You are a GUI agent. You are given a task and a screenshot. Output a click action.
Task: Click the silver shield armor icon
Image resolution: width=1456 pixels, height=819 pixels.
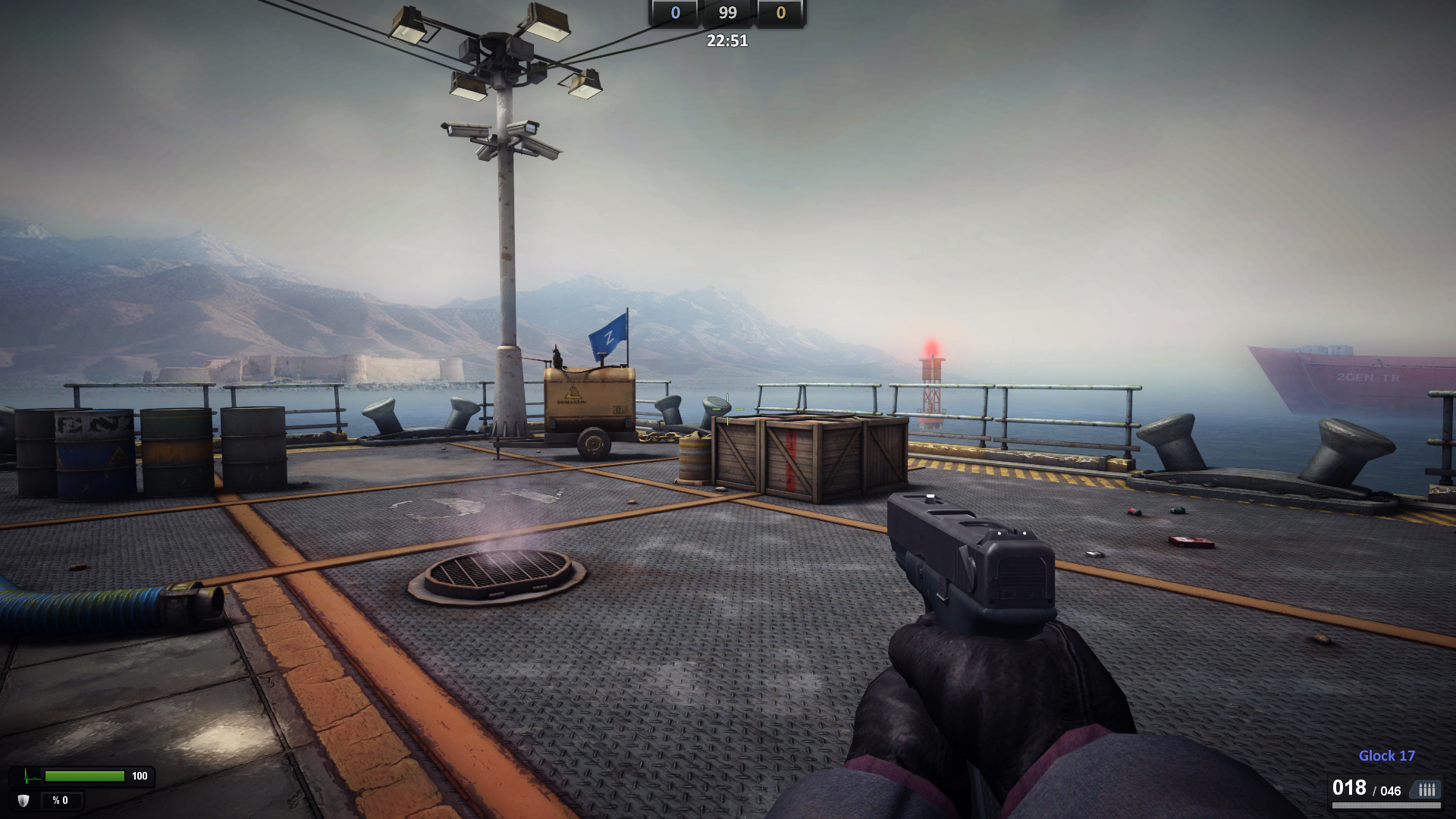[24, 799]
